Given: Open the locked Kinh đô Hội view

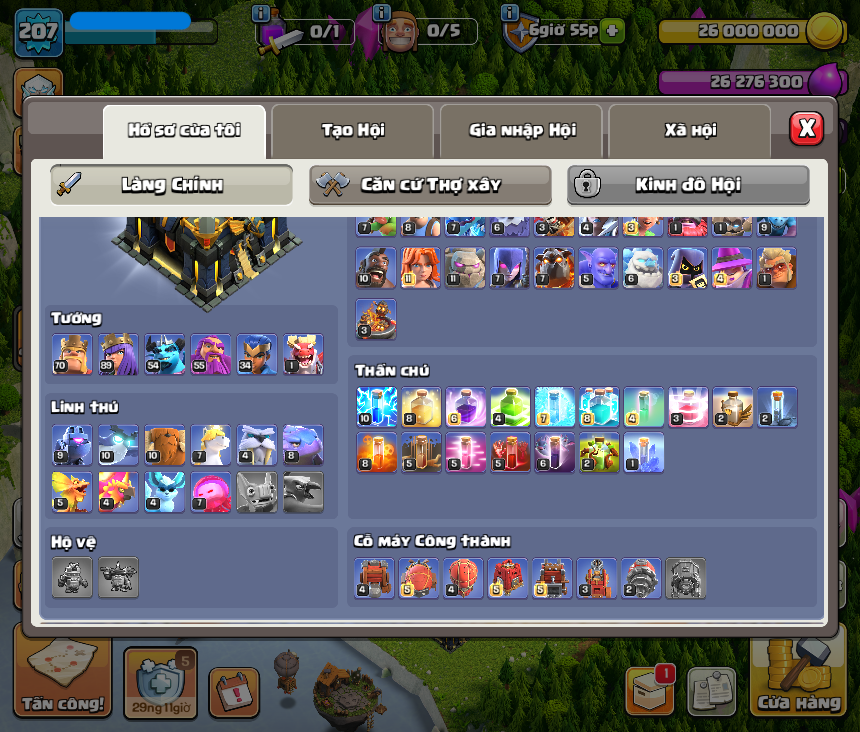Looking at the screenshot, I should point(688,185).
